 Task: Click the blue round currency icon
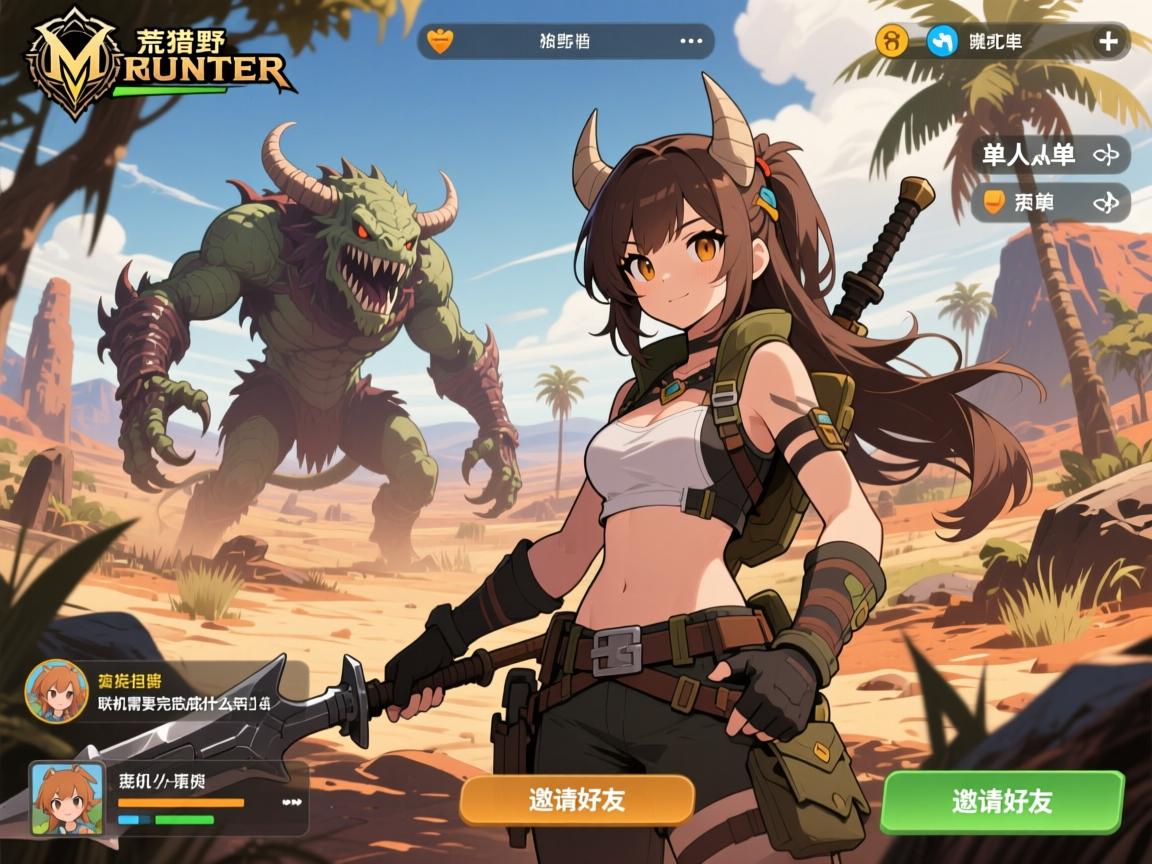click(x=942, y=42)
